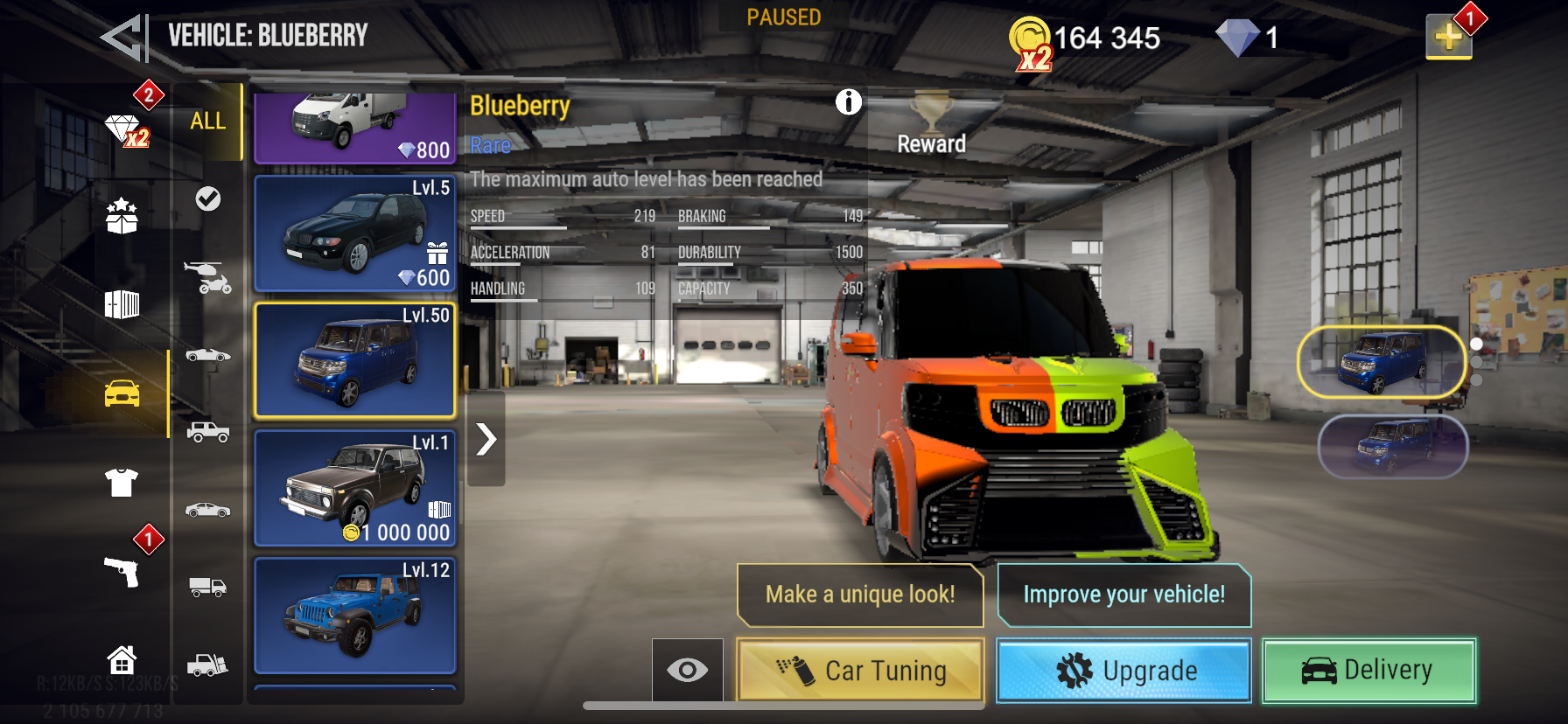
Task: Open the containers sidebar icon
Action: pyautogui.click(x=122, y=304)
